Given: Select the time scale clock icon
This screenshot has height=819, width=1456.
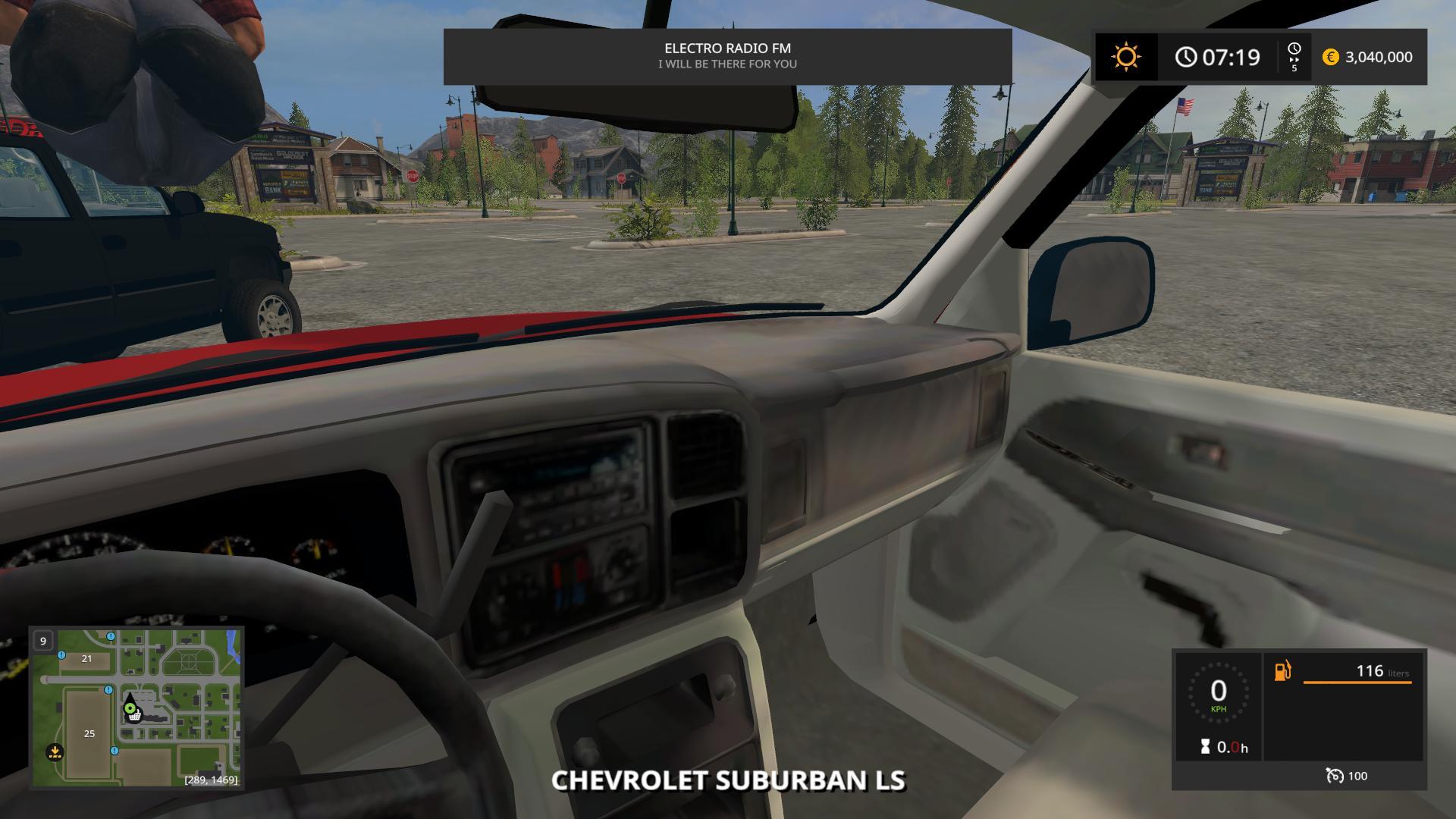Looking at the screenshot, I should click(x=1294, y=49).
